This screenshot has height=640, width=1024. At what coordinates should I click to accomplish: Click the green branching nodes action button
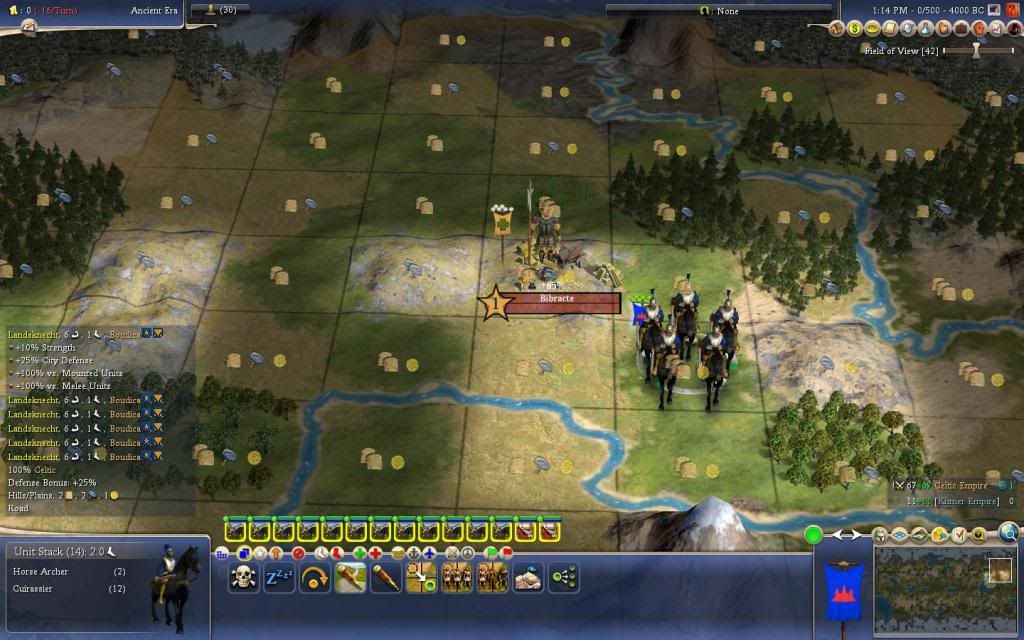(x=564, y=577)
